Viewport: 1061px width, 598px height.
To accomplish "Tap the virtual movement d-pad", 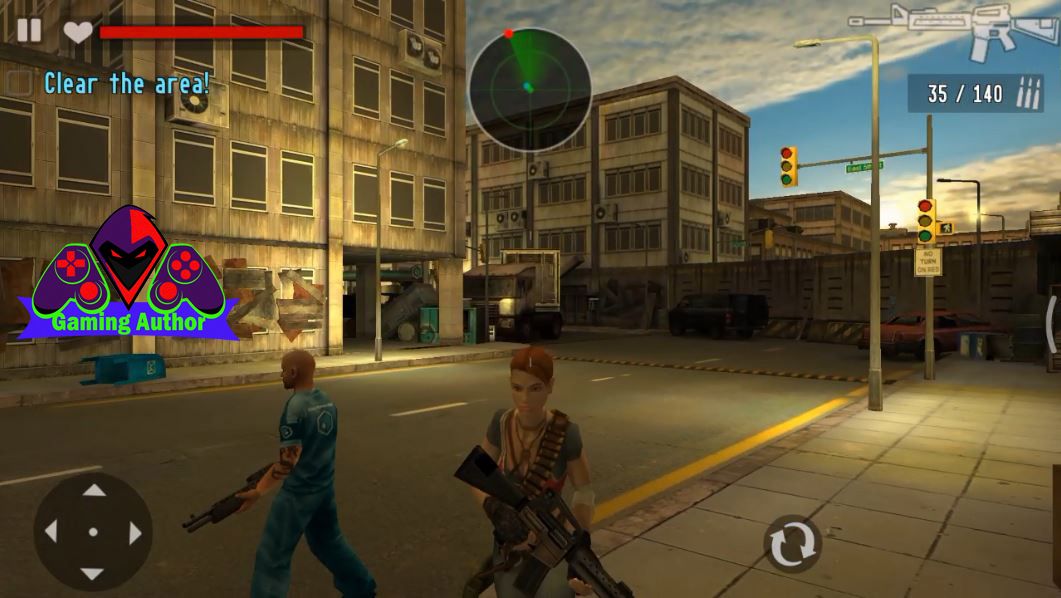I will pos(93,532).
